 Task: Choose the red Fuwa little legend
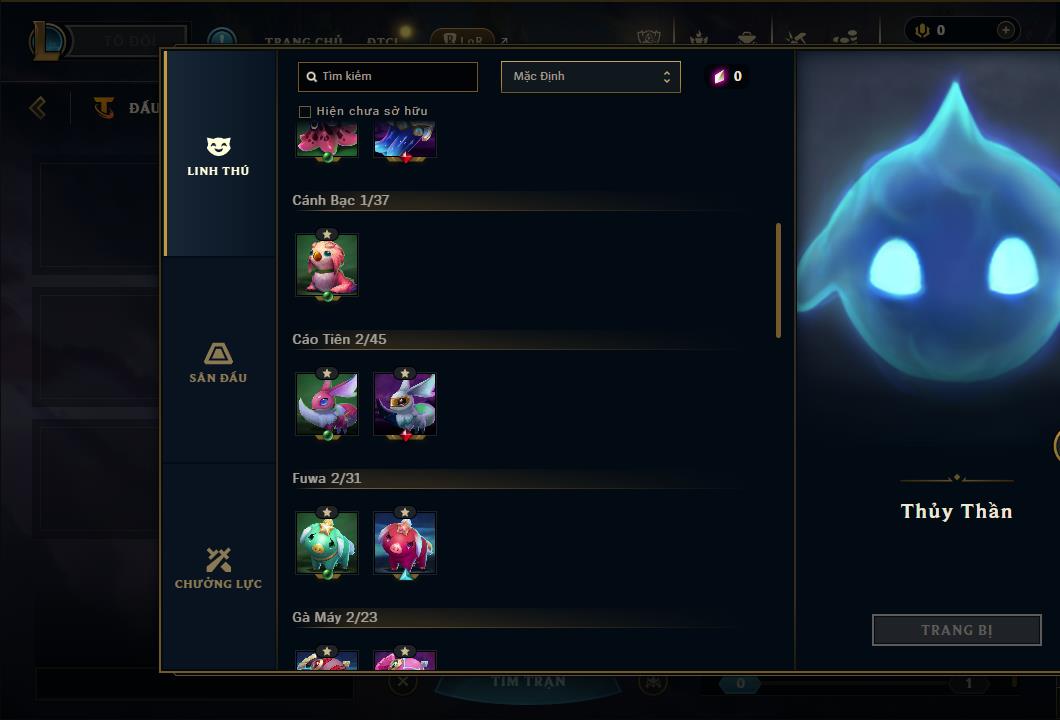point(405,543)
